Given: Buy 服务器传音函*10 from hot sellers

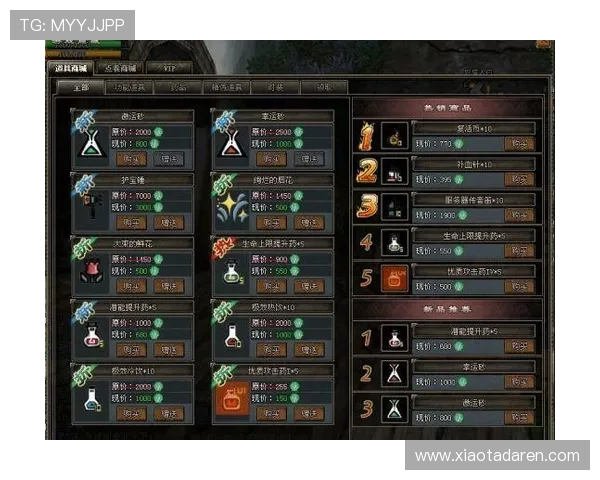Looking at the screenshot, I should [x=518, y=215].
